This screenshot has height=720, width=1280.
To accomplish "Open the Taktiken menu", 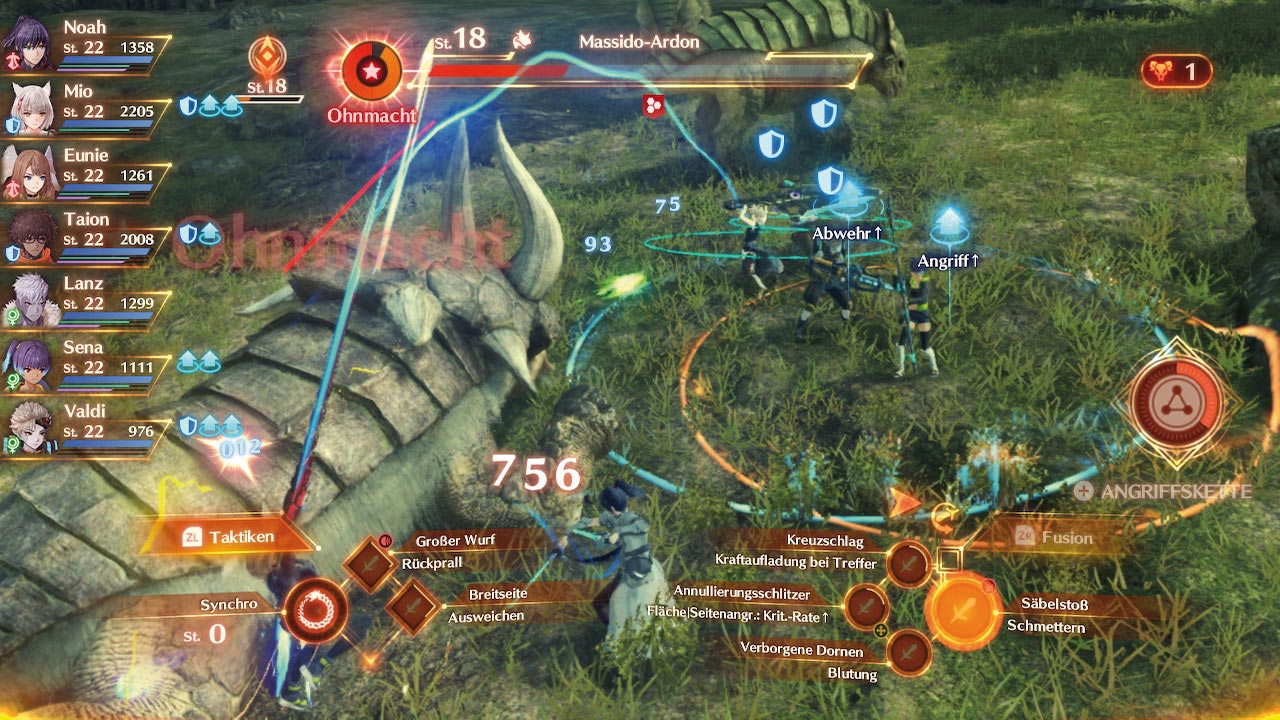I will pos(229,537).
